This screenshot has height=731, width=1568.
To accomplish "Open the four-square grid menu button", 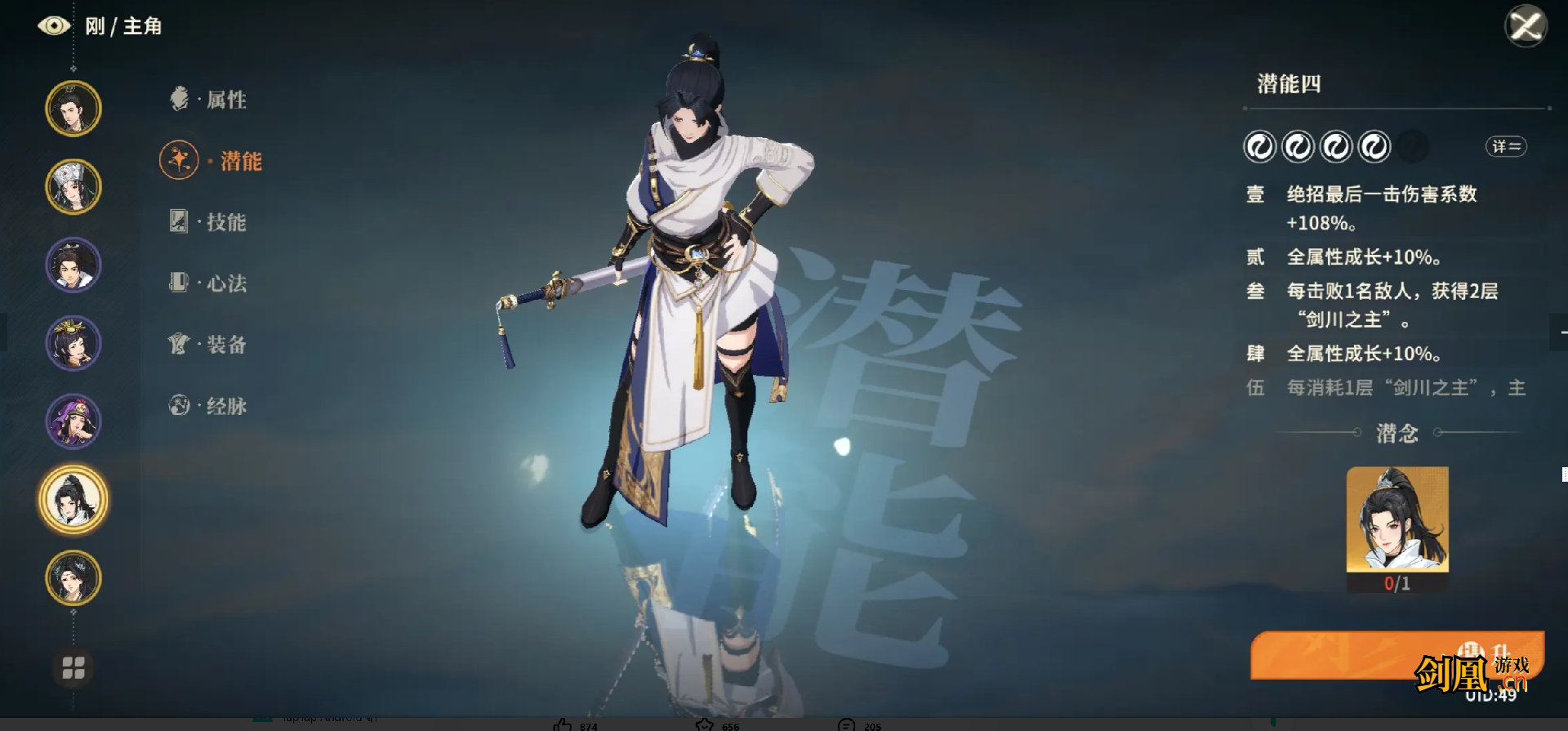I will click(73, 668).
